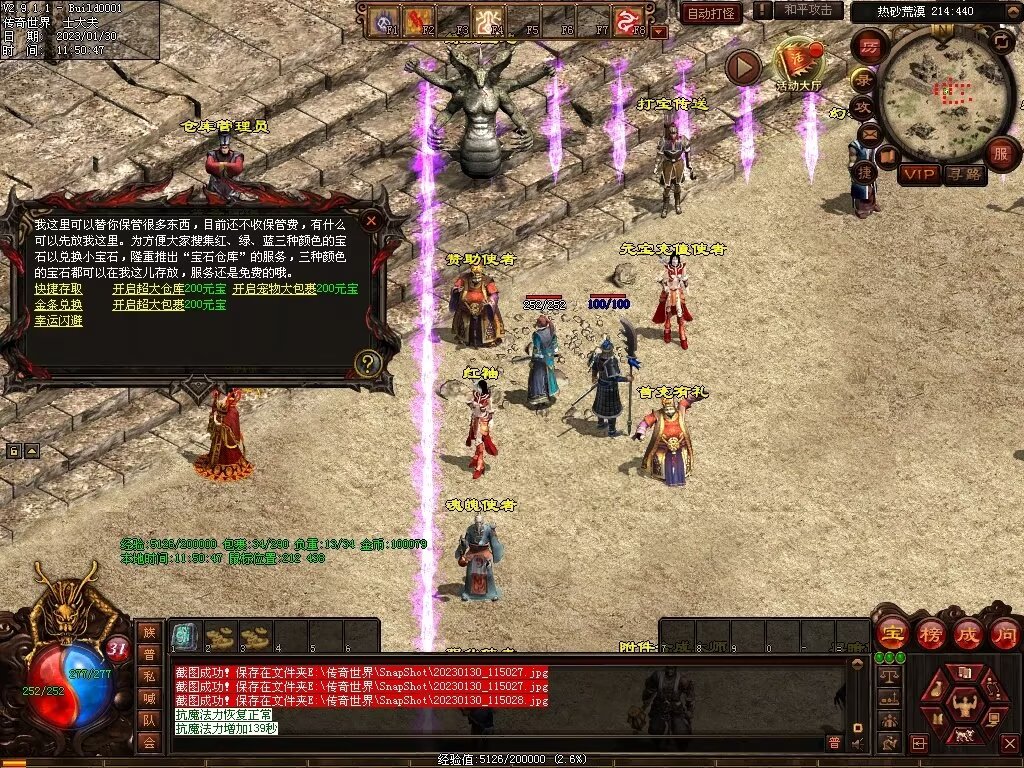1024x768 pixels.
Task: Choose the 快捷存取 quick storage option
Action: tap(58, 289)
